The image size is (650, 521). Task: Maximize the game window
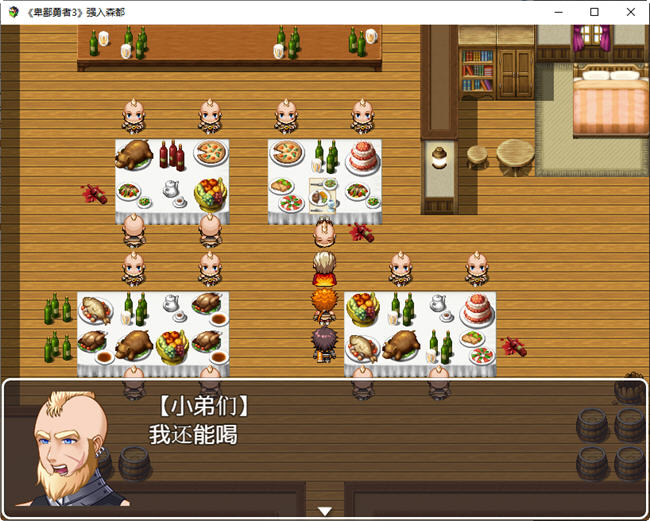click(594, 12)
